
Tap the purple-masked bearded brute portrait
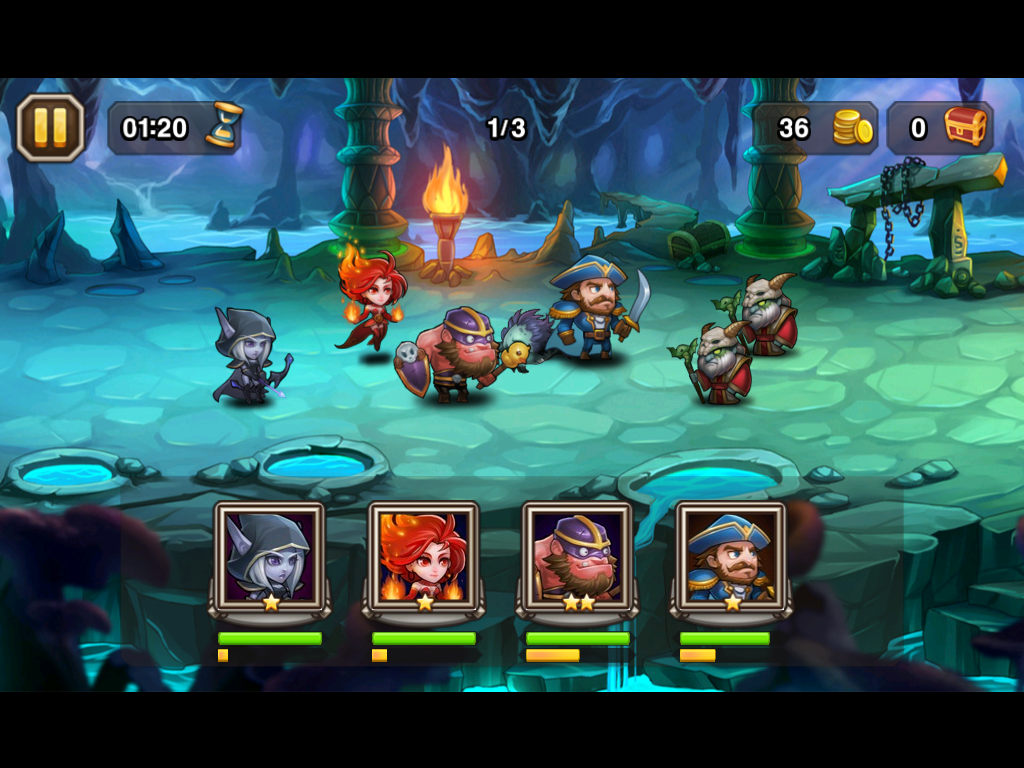point(577,558)
